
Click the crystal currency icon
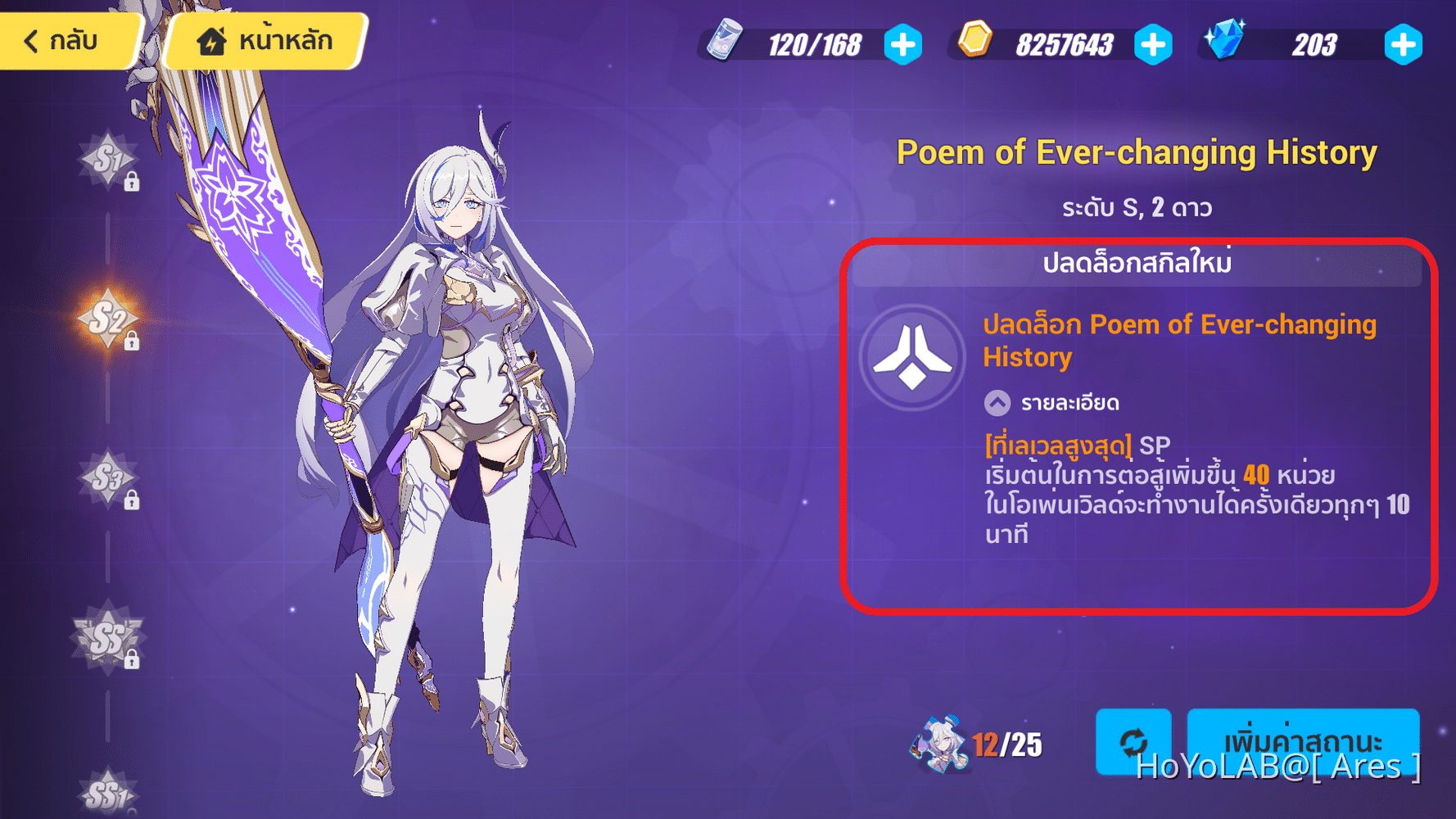(1226, 38)
